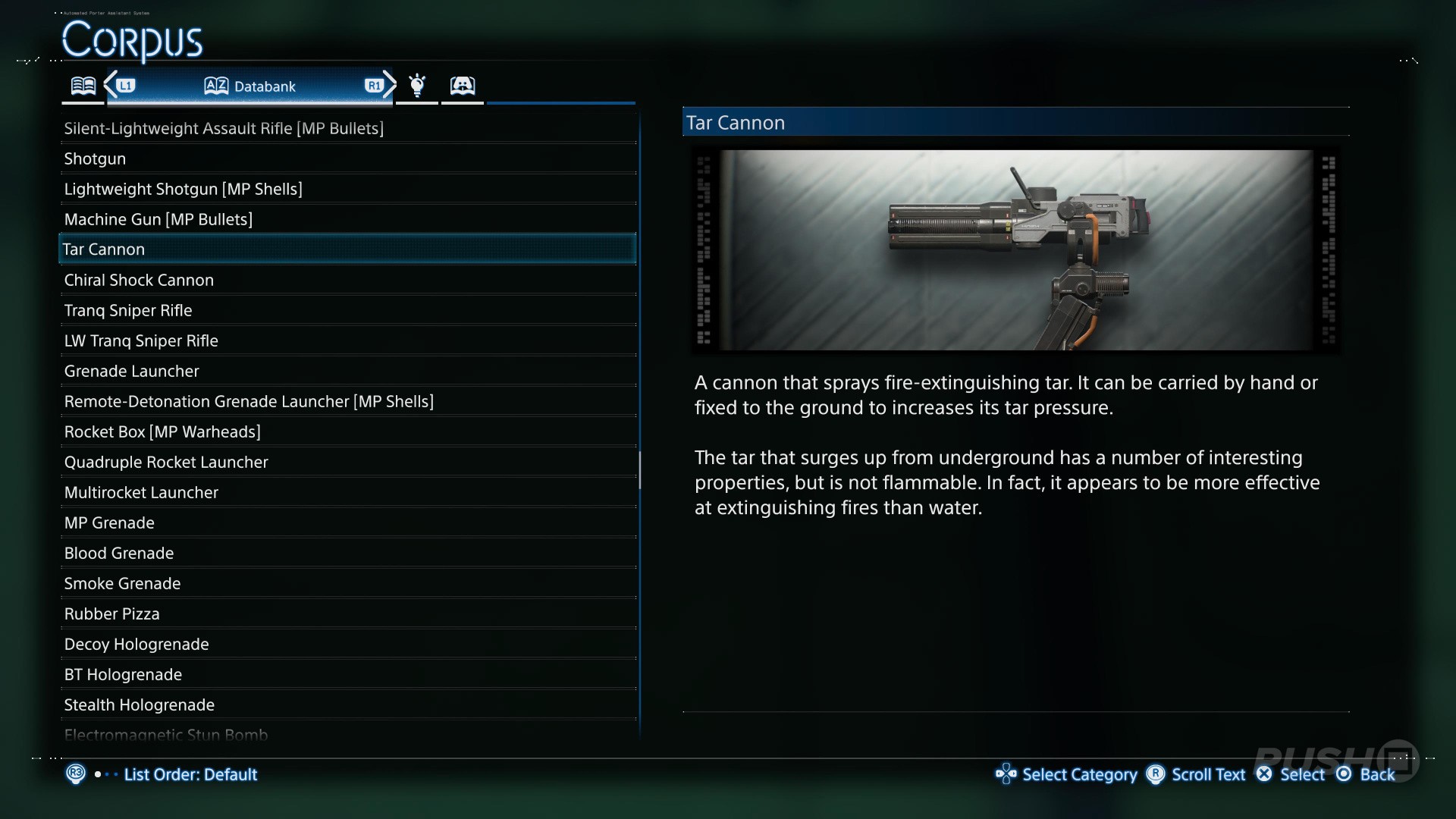Image resolution: width=1456 pixels, height=819 pixels.
Task: Open the Tar Cannon preview image
Action: pyautogui.click(x=1015, y=250)
